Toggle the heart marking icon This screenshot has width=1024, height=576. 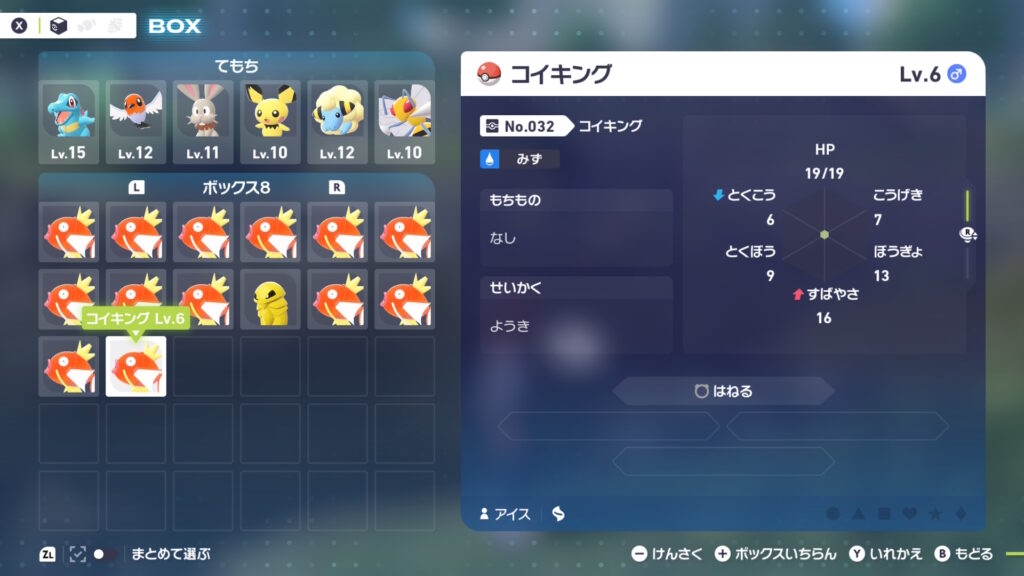click(x=909, y=514)
